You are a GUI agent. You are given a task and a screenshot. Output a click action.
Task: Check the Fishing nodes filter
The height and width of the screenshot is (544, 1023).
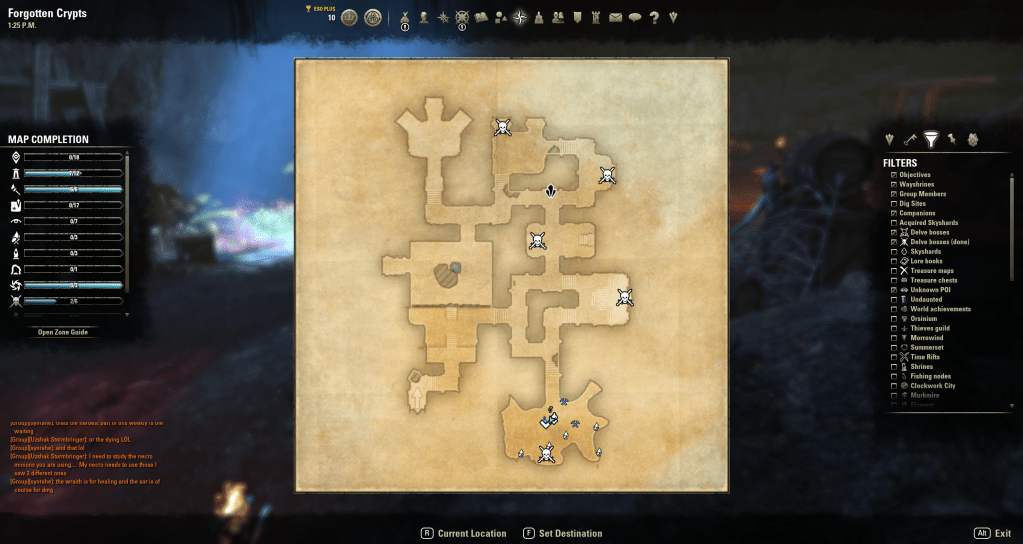893,376
